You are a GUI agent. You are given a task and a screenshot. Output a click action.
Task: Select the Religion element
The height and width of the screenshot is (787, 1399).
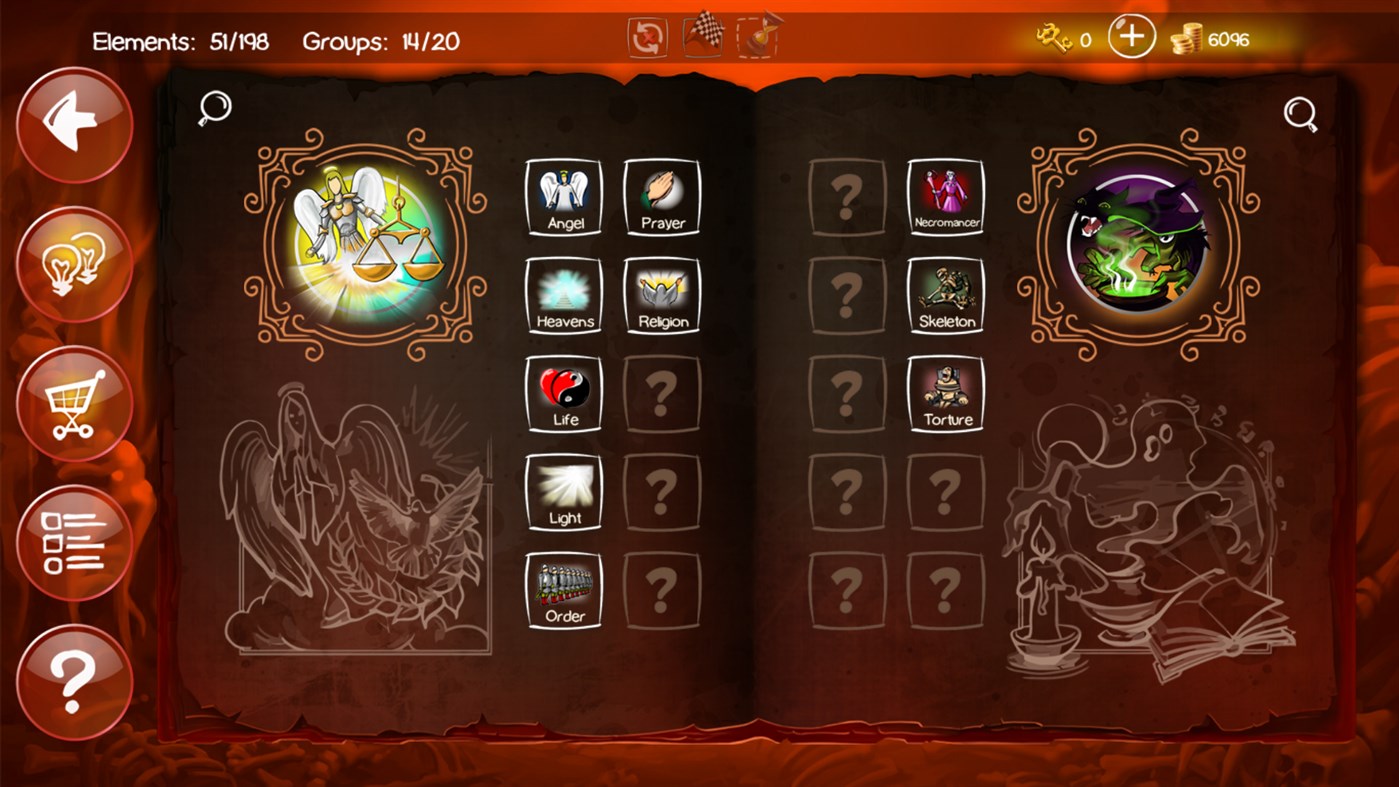pos(662,294)
